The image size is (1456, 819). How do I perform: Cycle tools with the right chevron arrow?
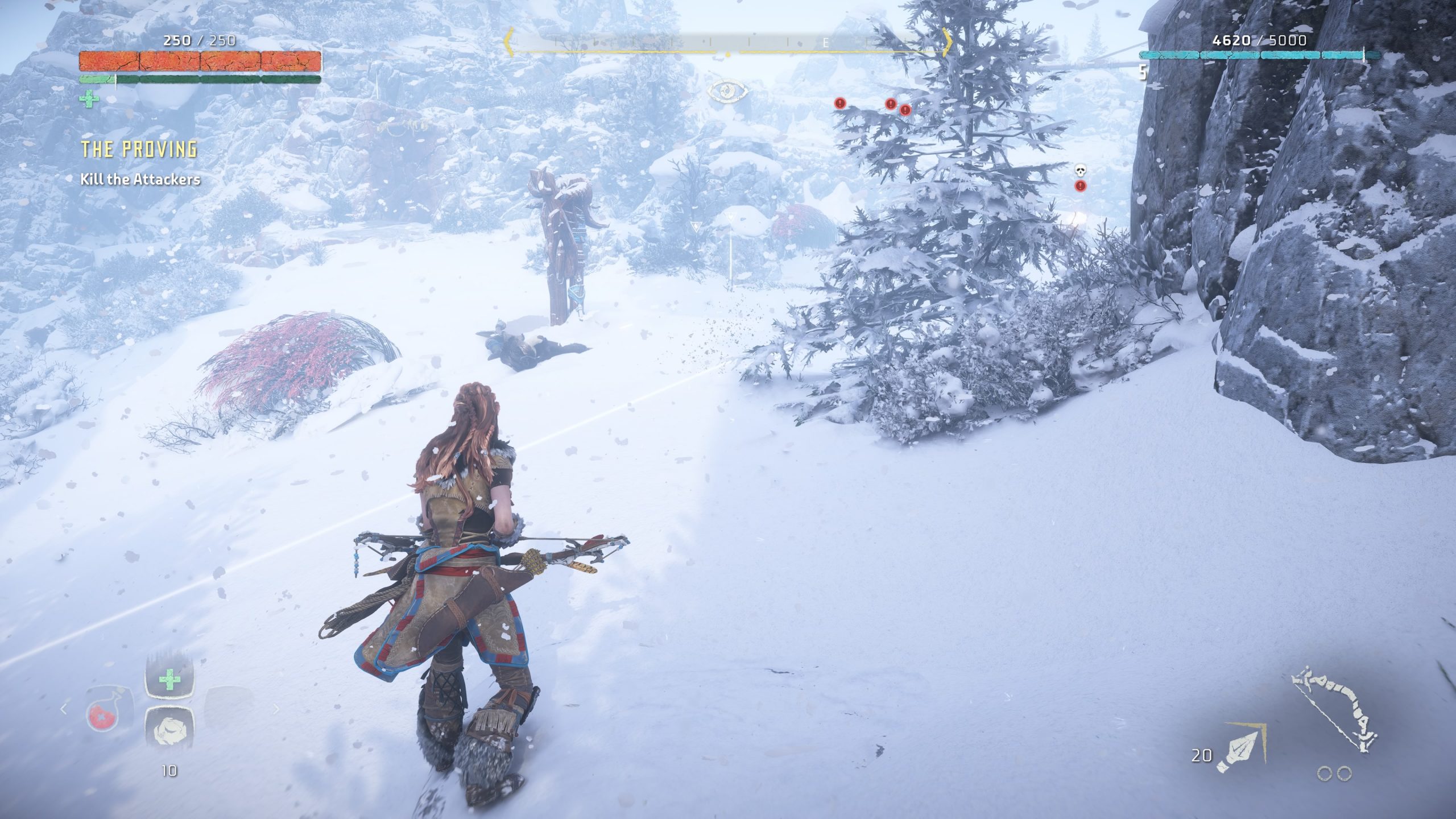coord(277,709)
